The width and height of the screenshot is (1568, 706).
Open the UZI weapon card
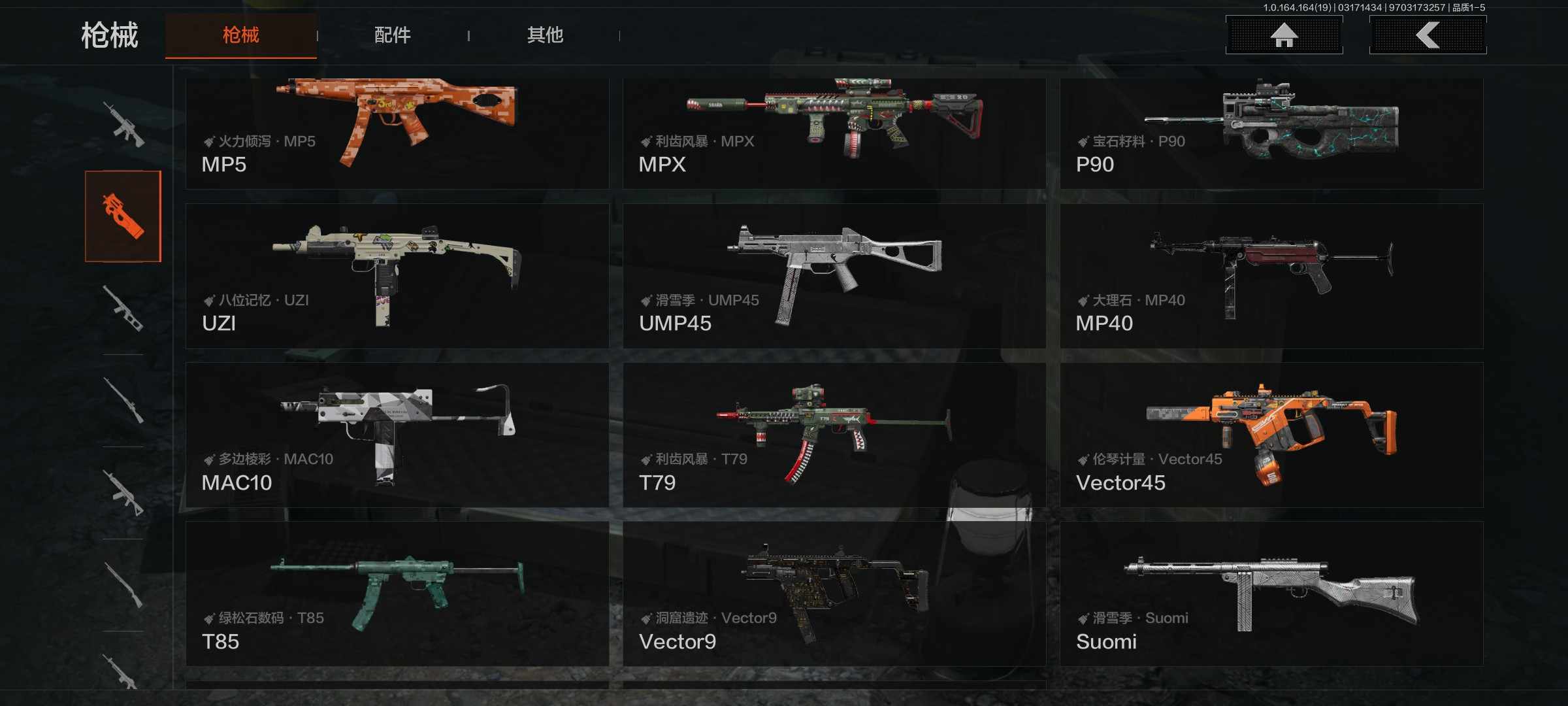[x=397, y=276]
